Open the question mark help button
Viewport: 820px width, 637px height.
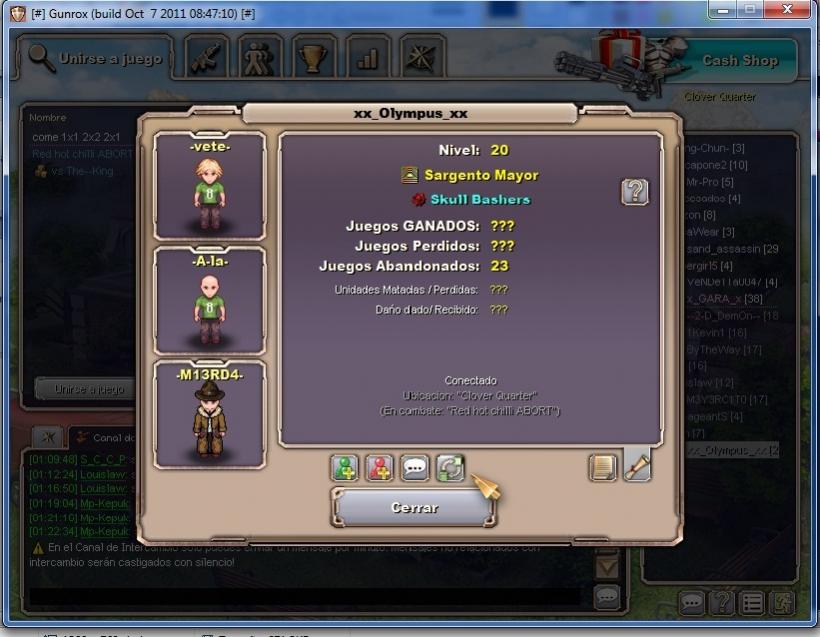[x=634, y=191]
